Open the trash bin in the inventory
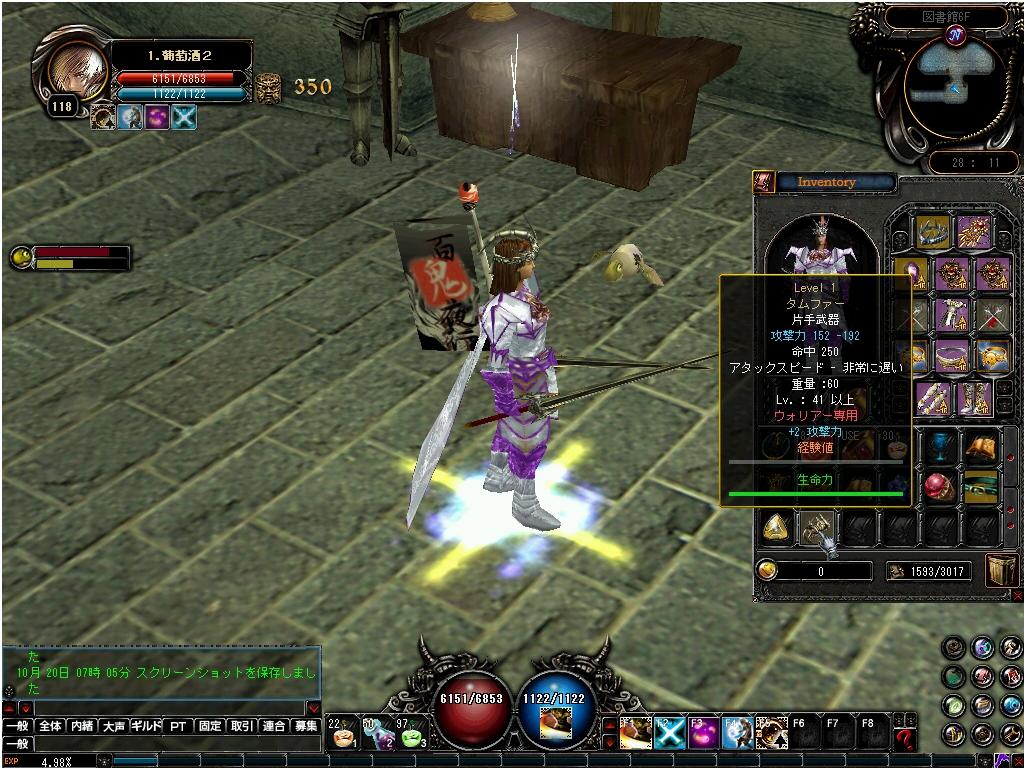The width and height of the screenshot is (1024, 768). (x=1001, y=569)
